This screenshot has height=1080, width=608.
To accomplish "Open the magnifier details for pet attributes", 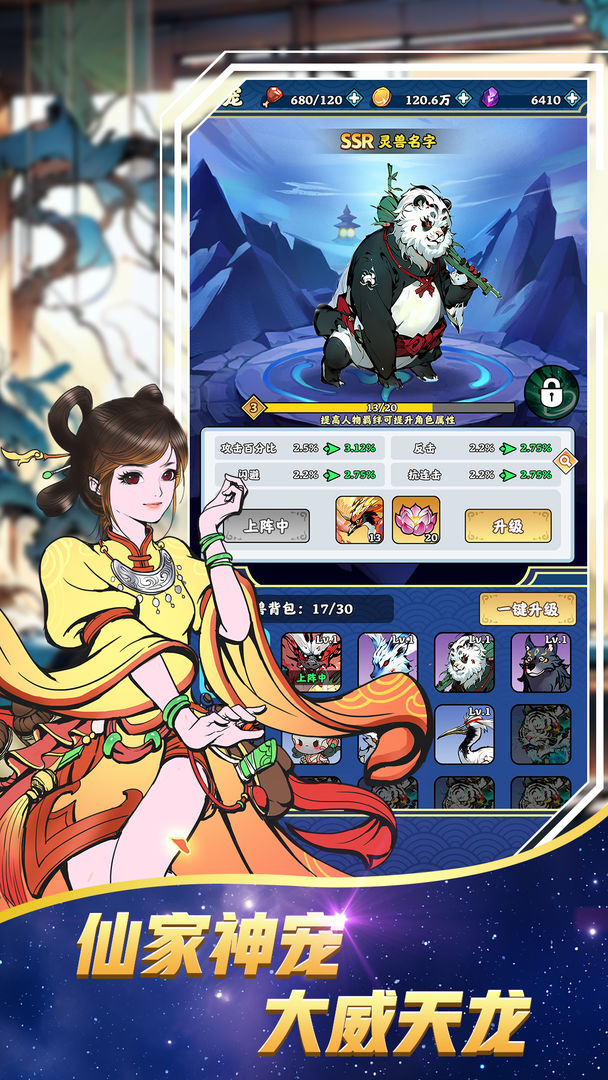I will pyautogui.click(x=564, y=460).
